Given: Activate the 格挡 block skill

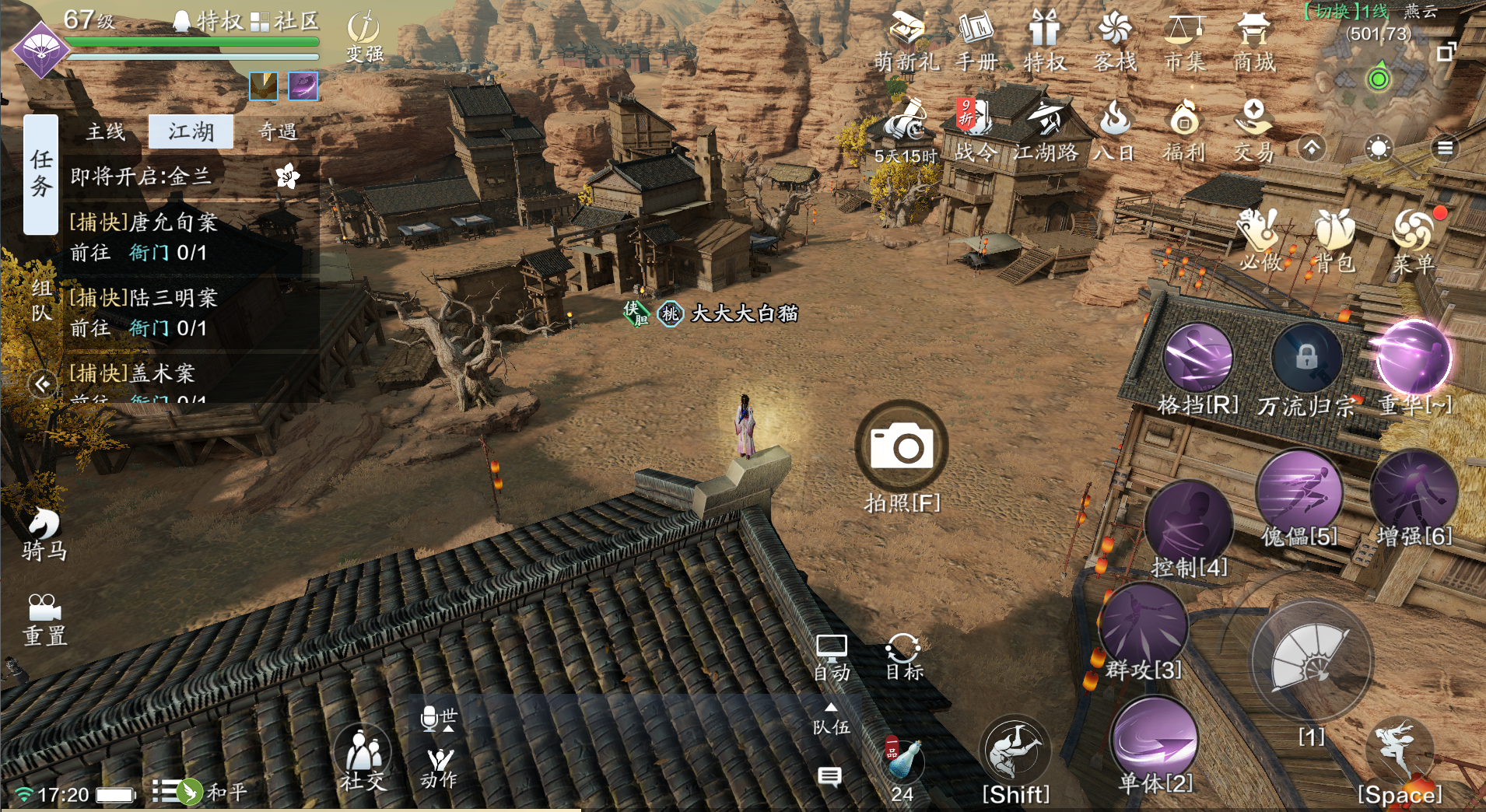Looking at the screenshot, I should click(x=1197, y=359).
